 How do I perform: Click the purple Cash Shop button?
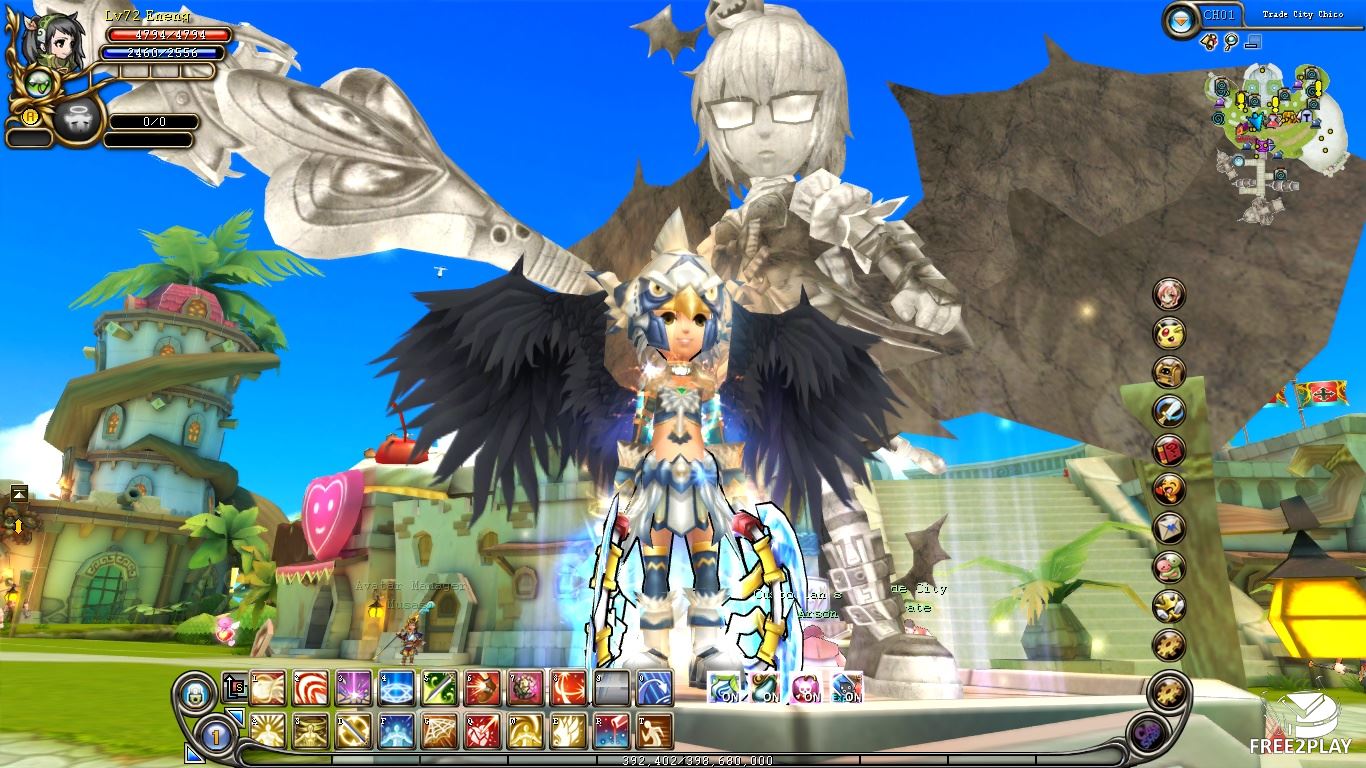tap(1149, 736)
